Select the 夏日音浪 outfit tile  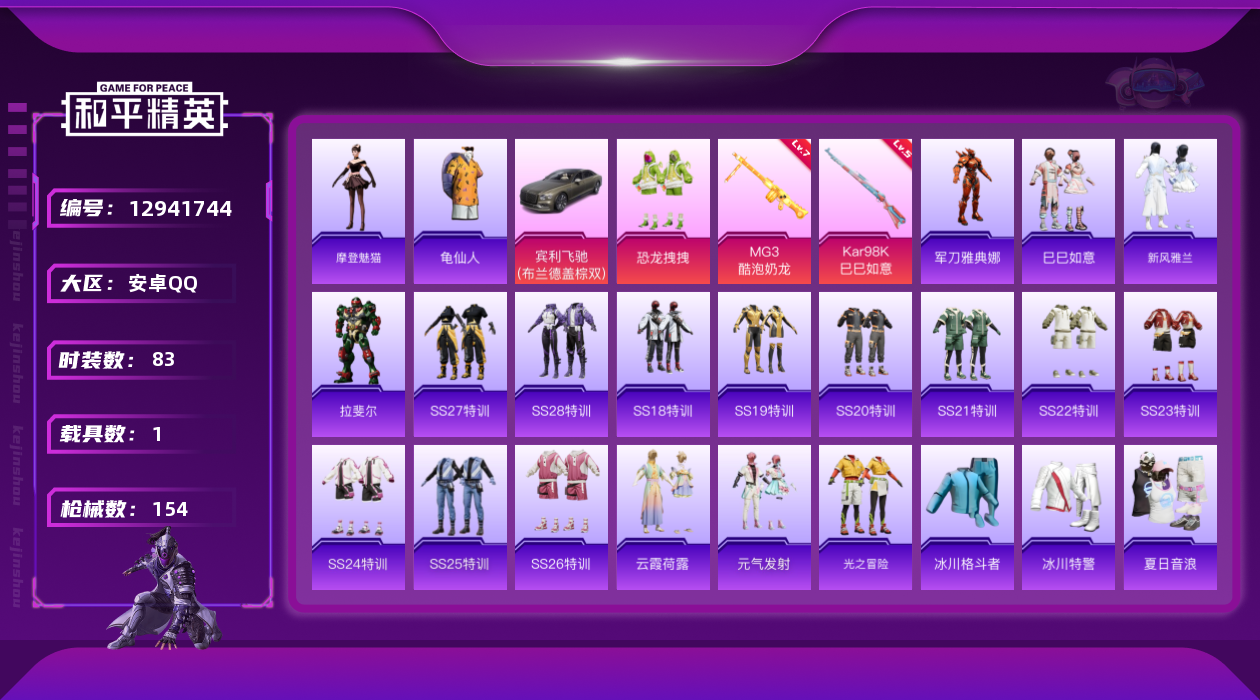(x=1170, y=516)
